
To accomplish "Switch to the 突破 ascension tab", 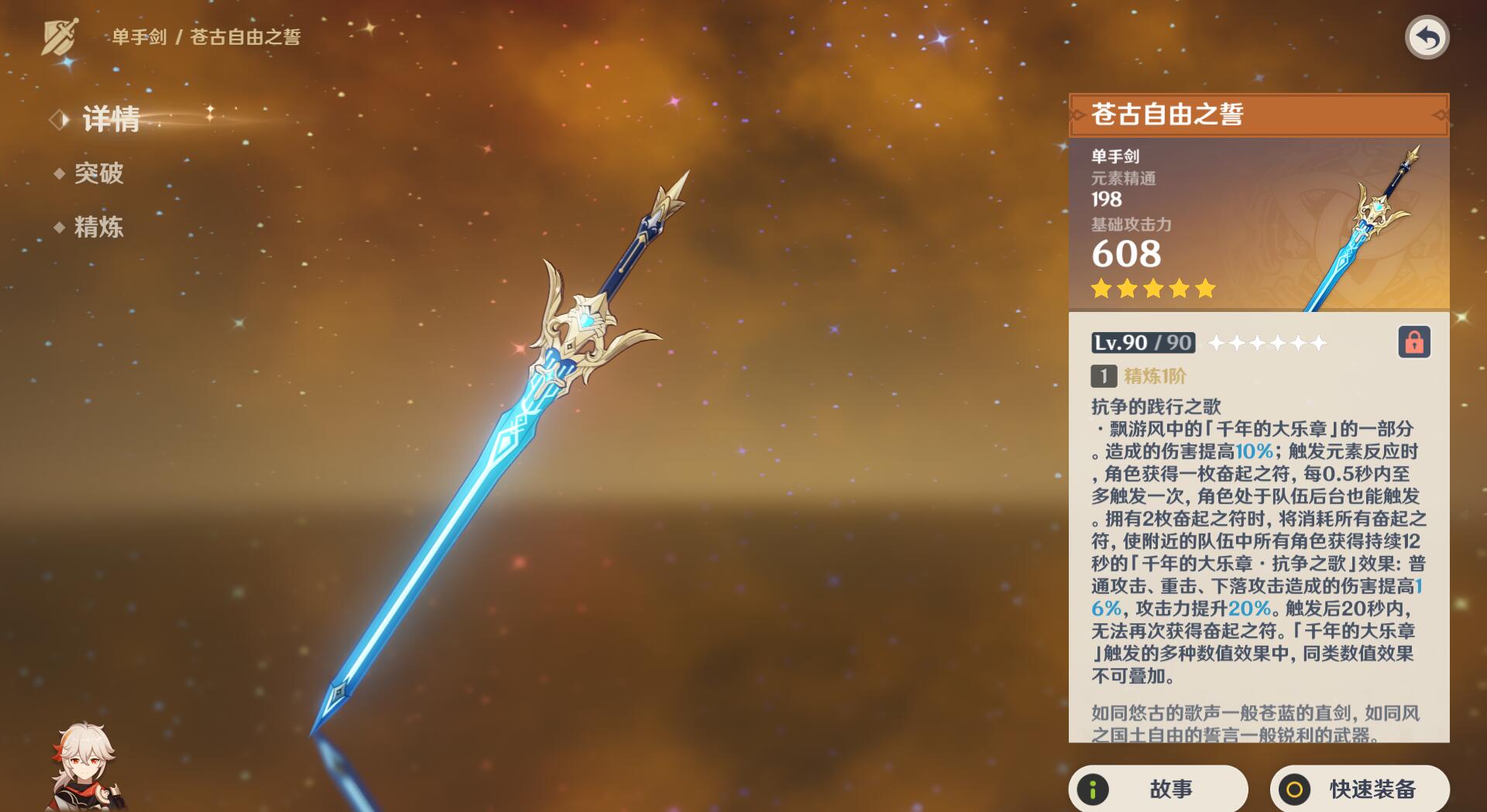I will click(x=101, y=174).
